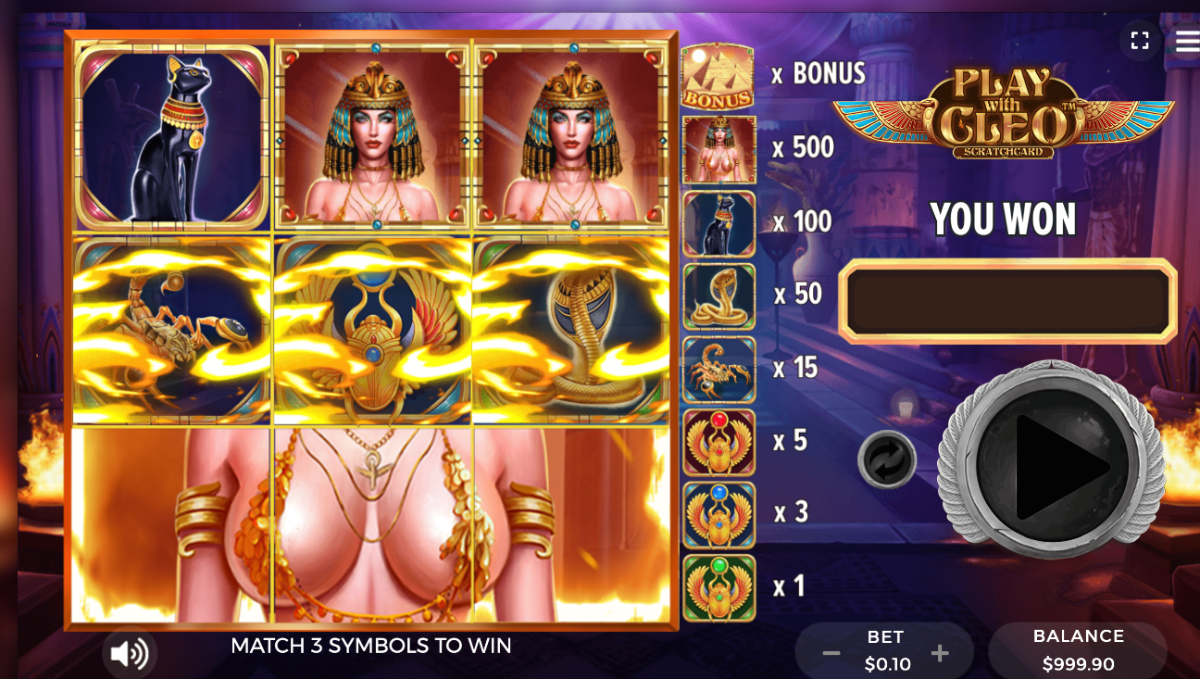
Task: Decrease the bet with the minus button
Action: point(831,654)
